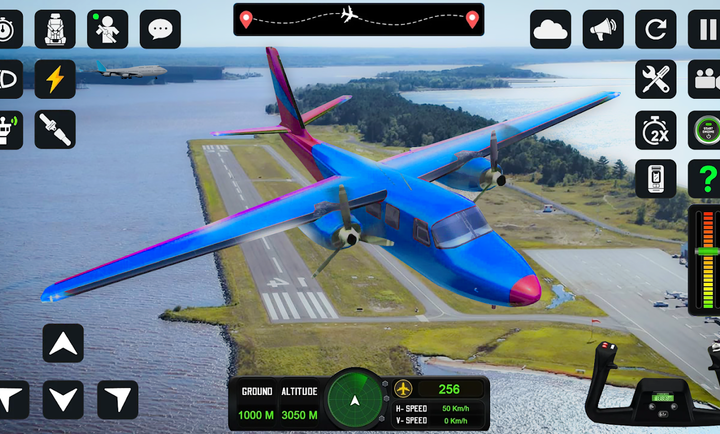Open the wrench and screwdriver settings

655,79
